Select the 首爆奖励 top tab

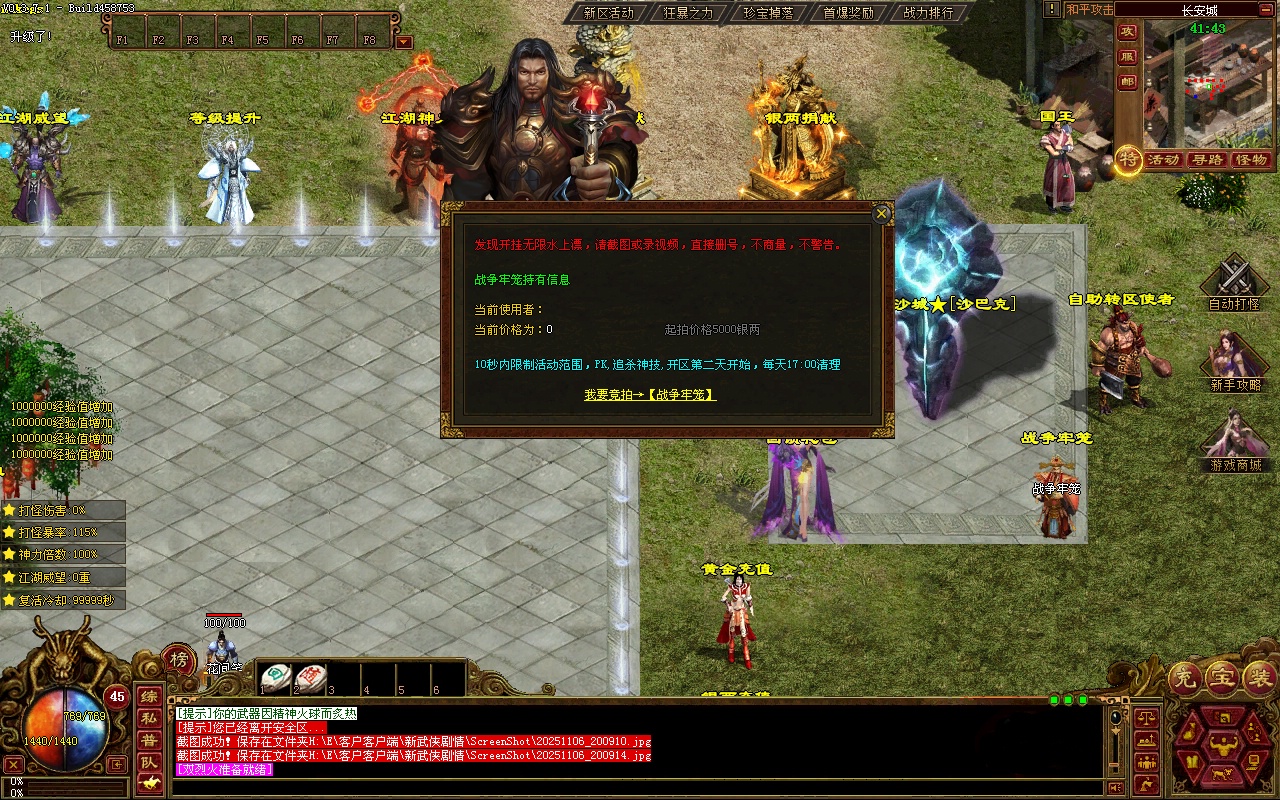[x=848, y=13]
